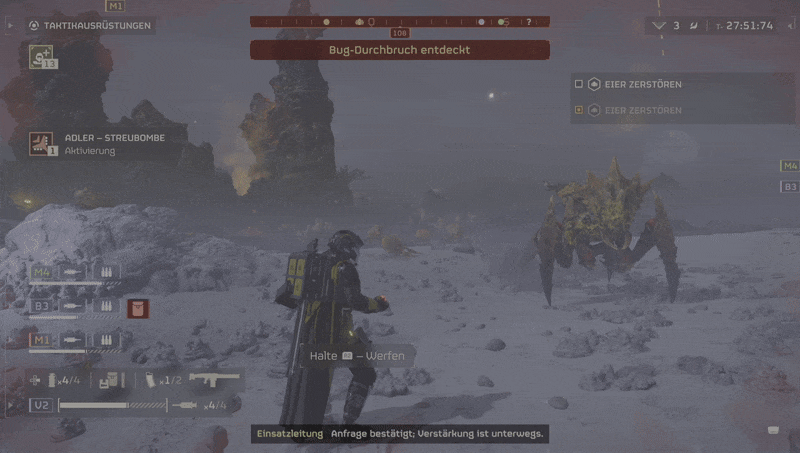Viewport: 800px width, 453px height.
Task: Click the V2 player tag
Action: pos(42,405)
